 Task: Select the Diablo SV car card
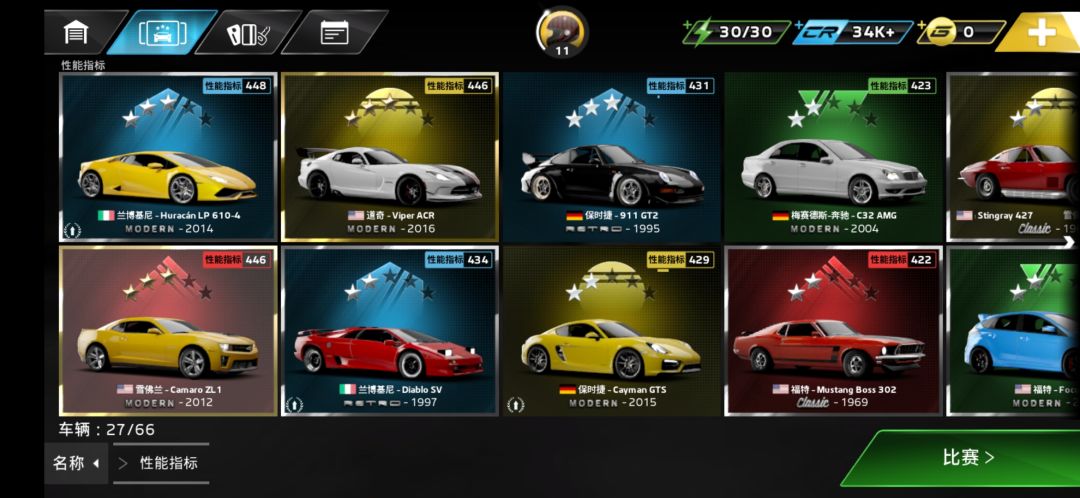point(390,331)
